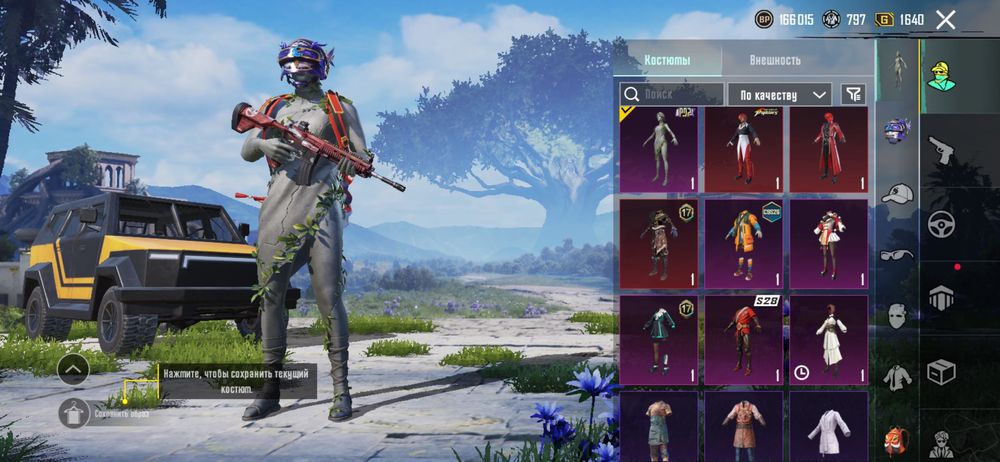The height and width of the screenshot is (462, 1000).
Task: Pick the S2B red armor costume
Action: (x=743, y=339)
